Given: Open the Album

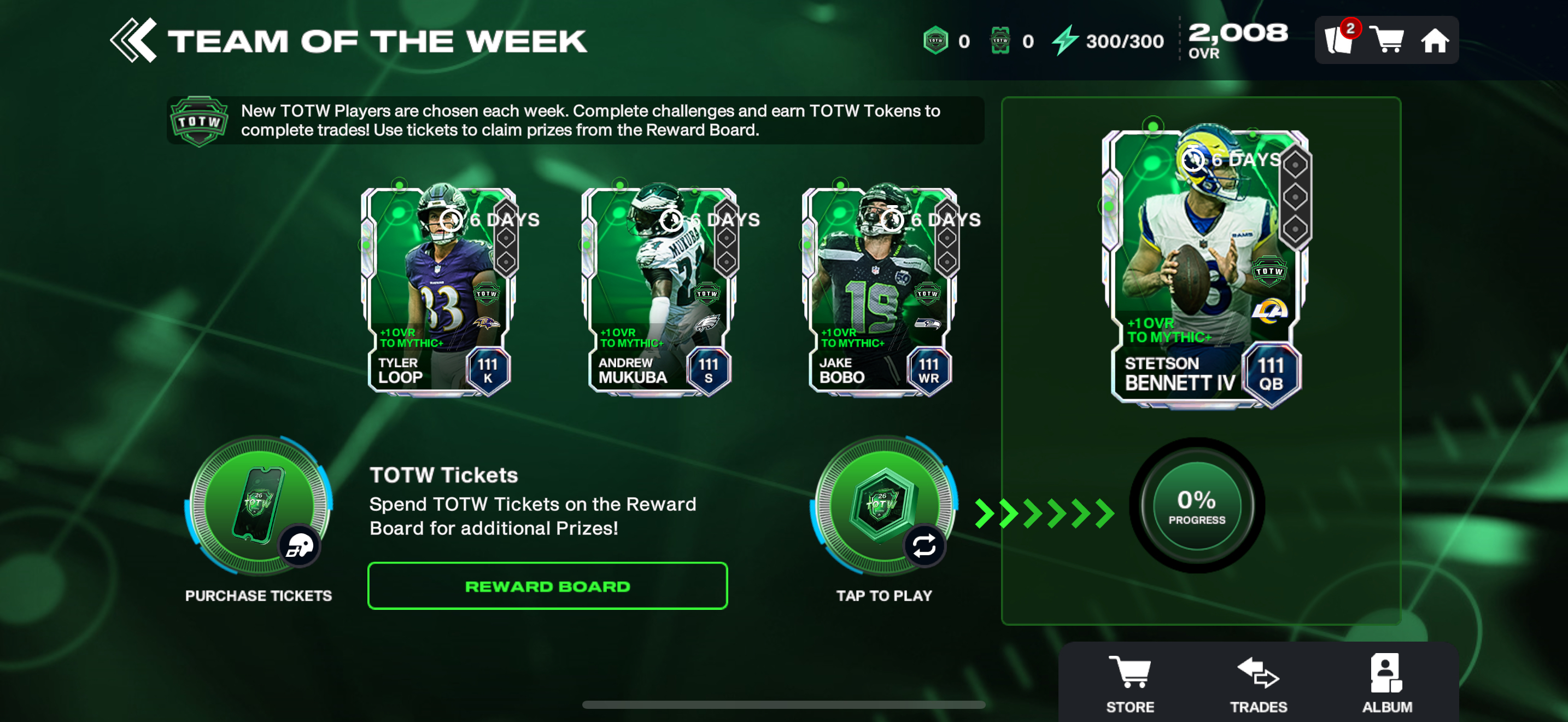Looking at the screenshot, I should click(x=1386, y=683).
